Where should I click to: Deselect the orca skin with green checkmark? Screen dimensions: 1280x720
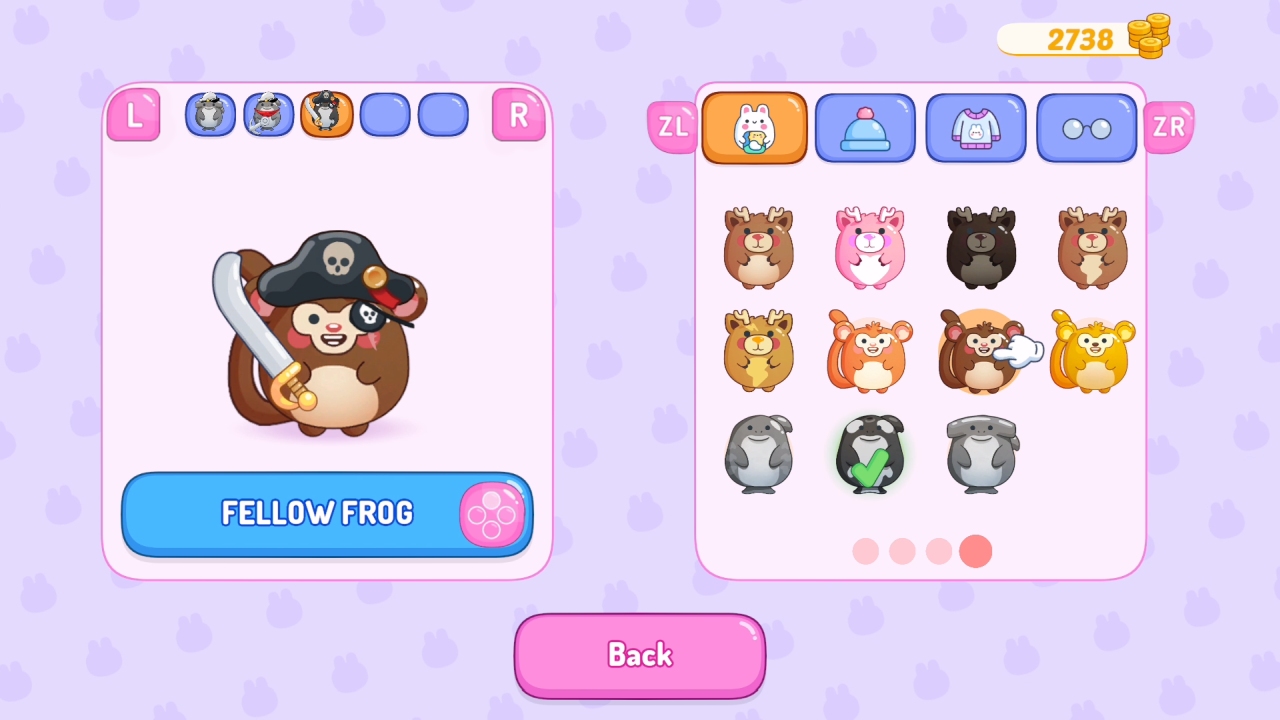click(x=869, y=455)
